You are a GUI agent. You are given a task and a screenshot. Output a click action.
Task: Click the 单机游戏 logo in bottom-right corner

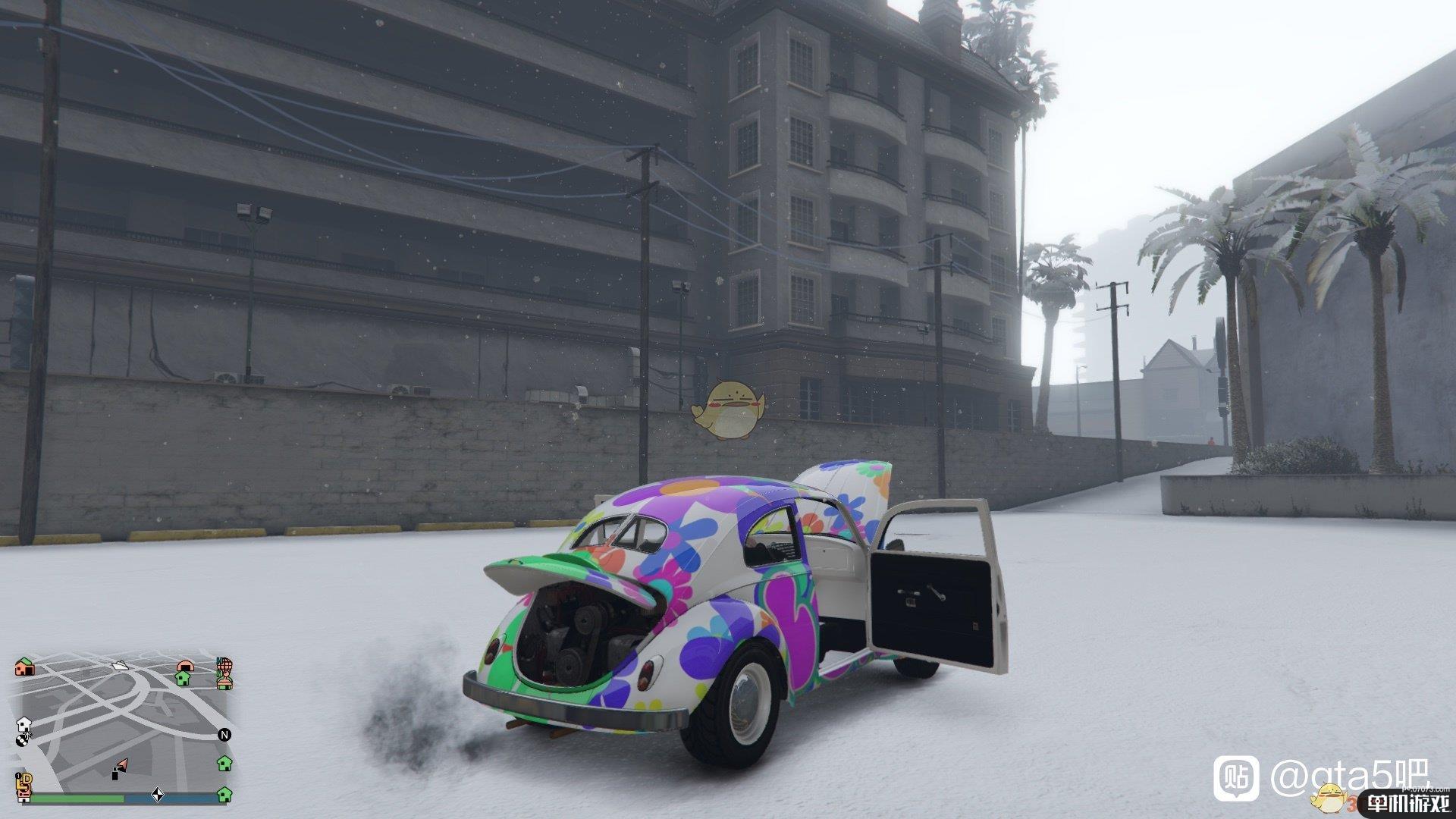click(1410, 802)
